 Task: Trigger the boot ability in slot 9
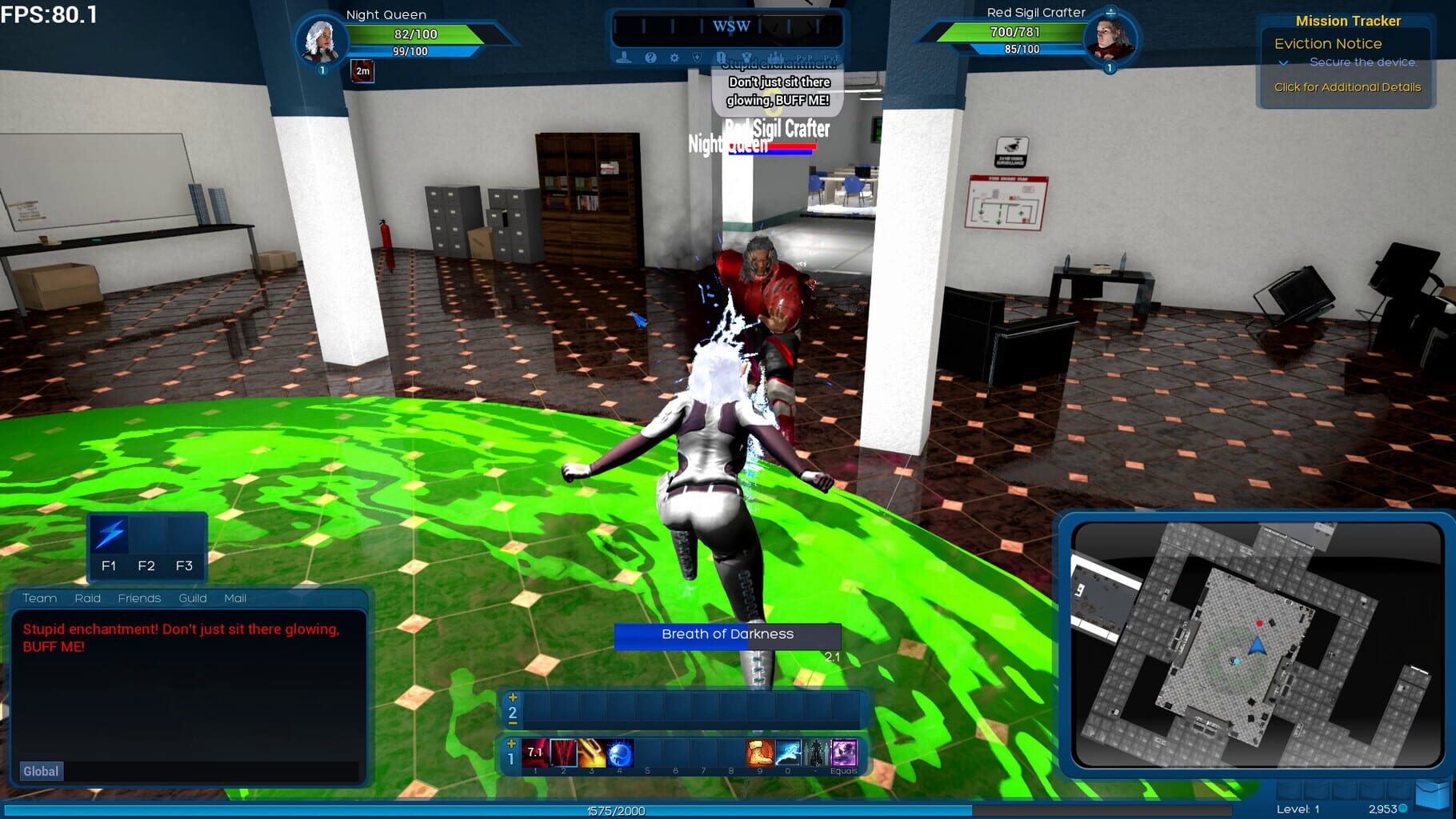pos(759,753)
